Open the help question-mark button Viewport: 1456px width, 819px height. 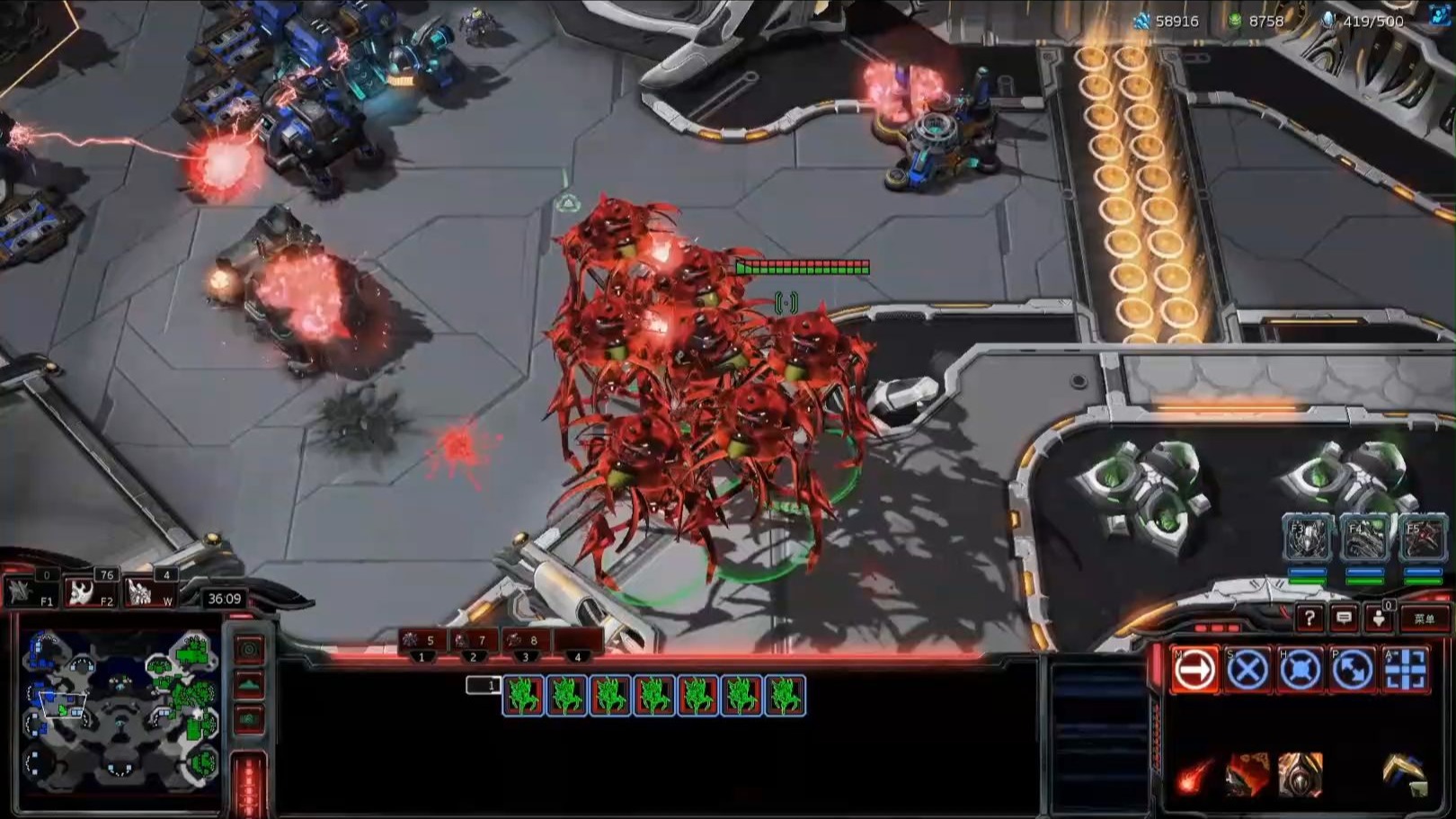pyautogui.click(x=1310, y=619)
